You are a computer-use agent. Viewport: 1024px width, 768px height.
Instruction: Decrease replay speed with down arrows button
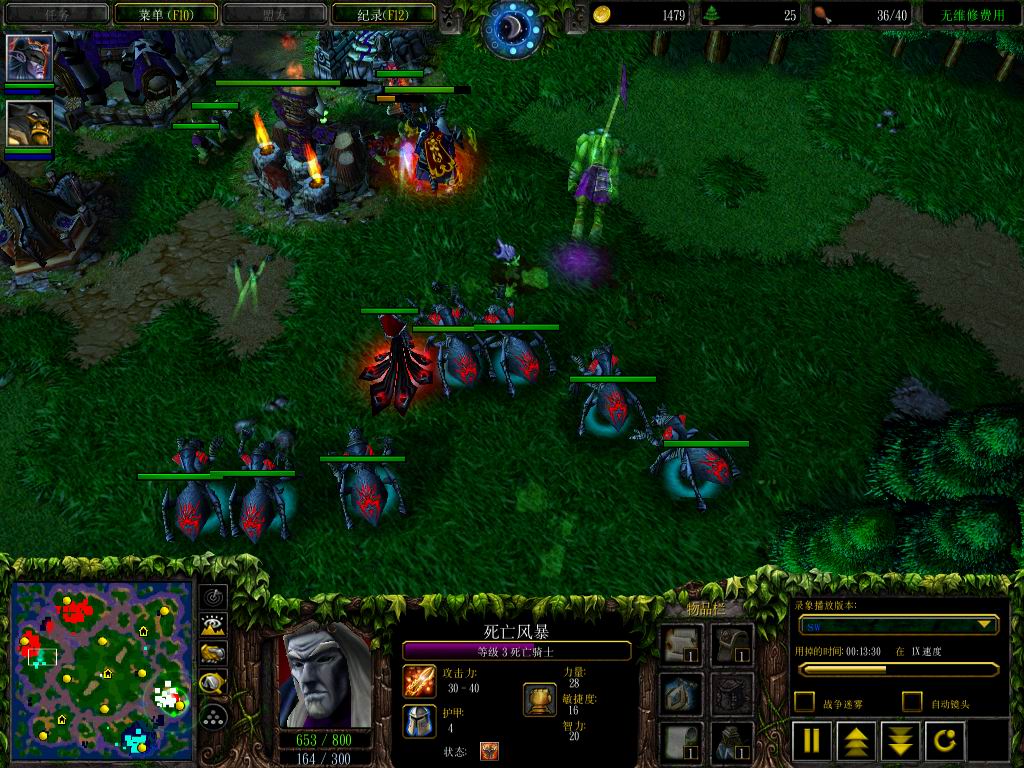click(x=900, y=741)
